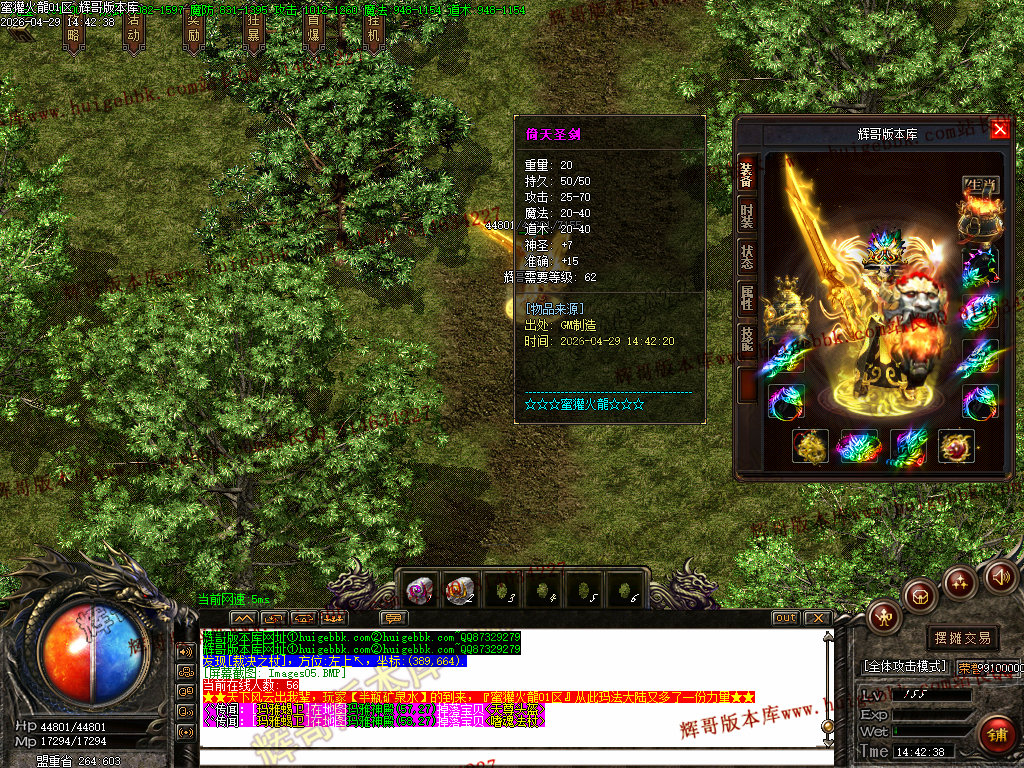Open the round 铺 shop button

coord(994,733)
